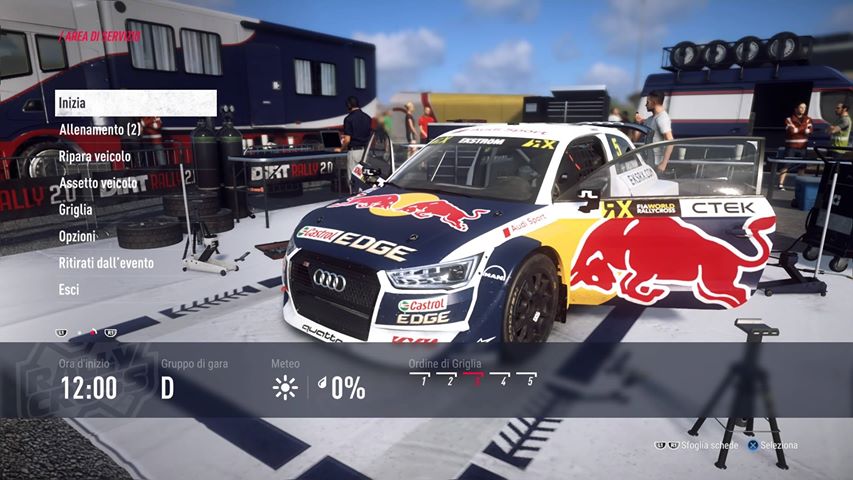
Task: Choose Ritirati dall'evento to withdraw
Action: pos(106,263)
